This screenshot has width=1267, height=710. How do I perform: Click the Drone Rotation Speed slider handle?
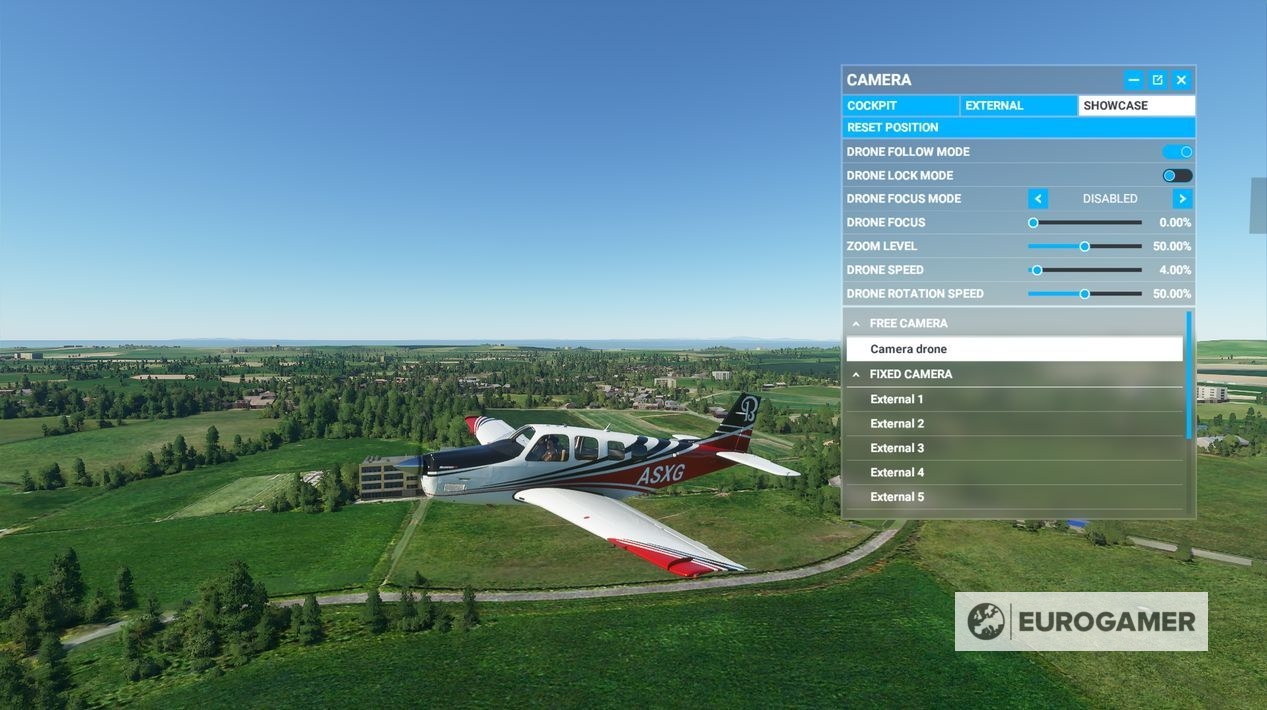(x=1084, y=294)
